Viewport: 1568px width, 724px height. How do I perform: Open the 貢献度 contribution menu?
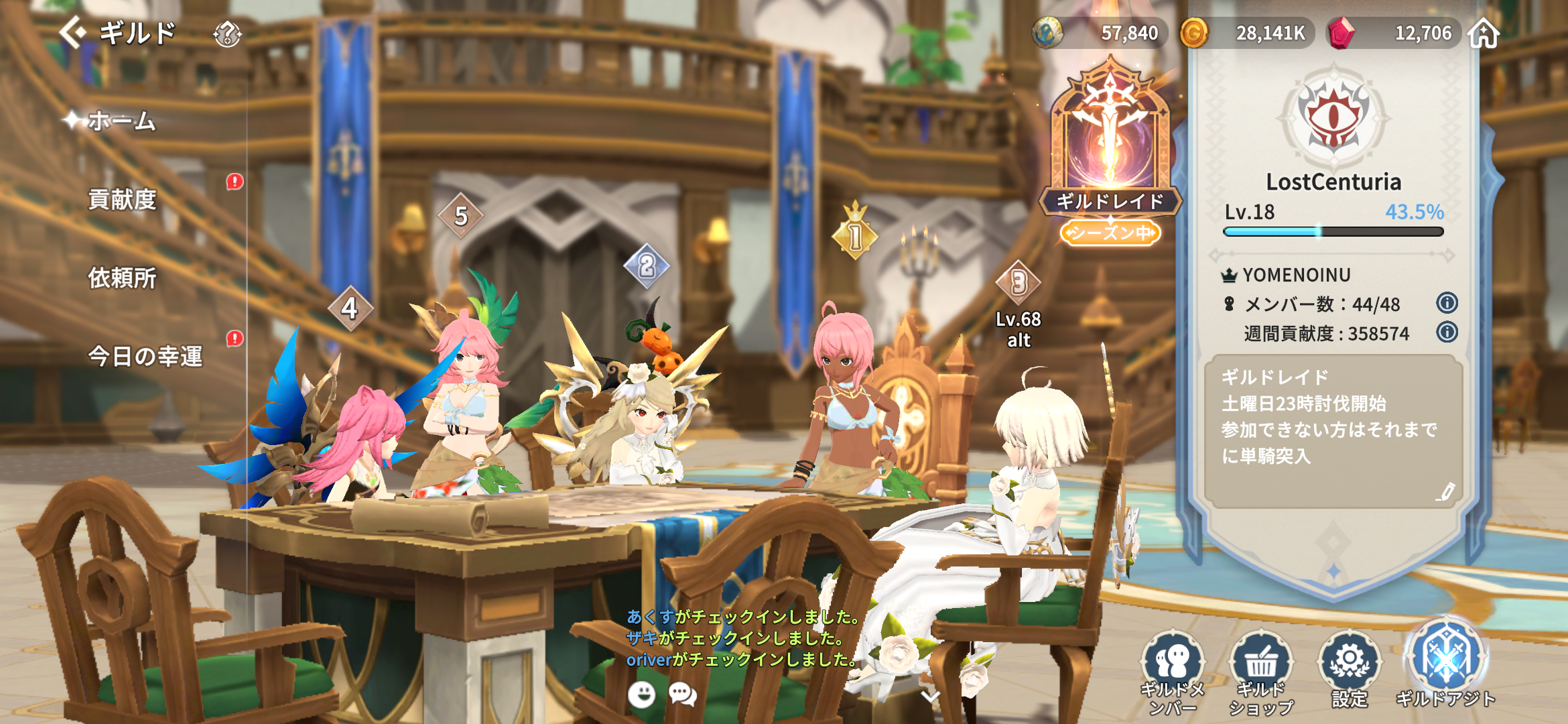click(122, 199)
